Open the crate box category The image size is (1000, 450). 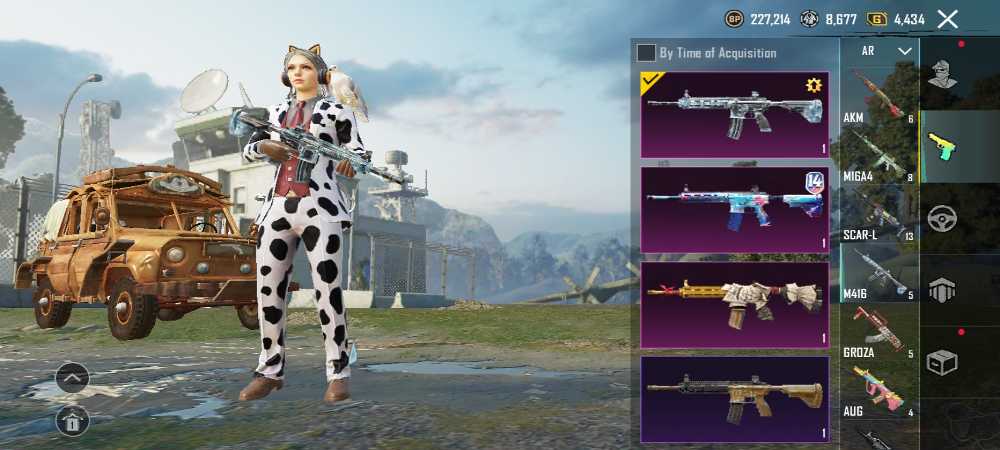(x=941, y=361)
